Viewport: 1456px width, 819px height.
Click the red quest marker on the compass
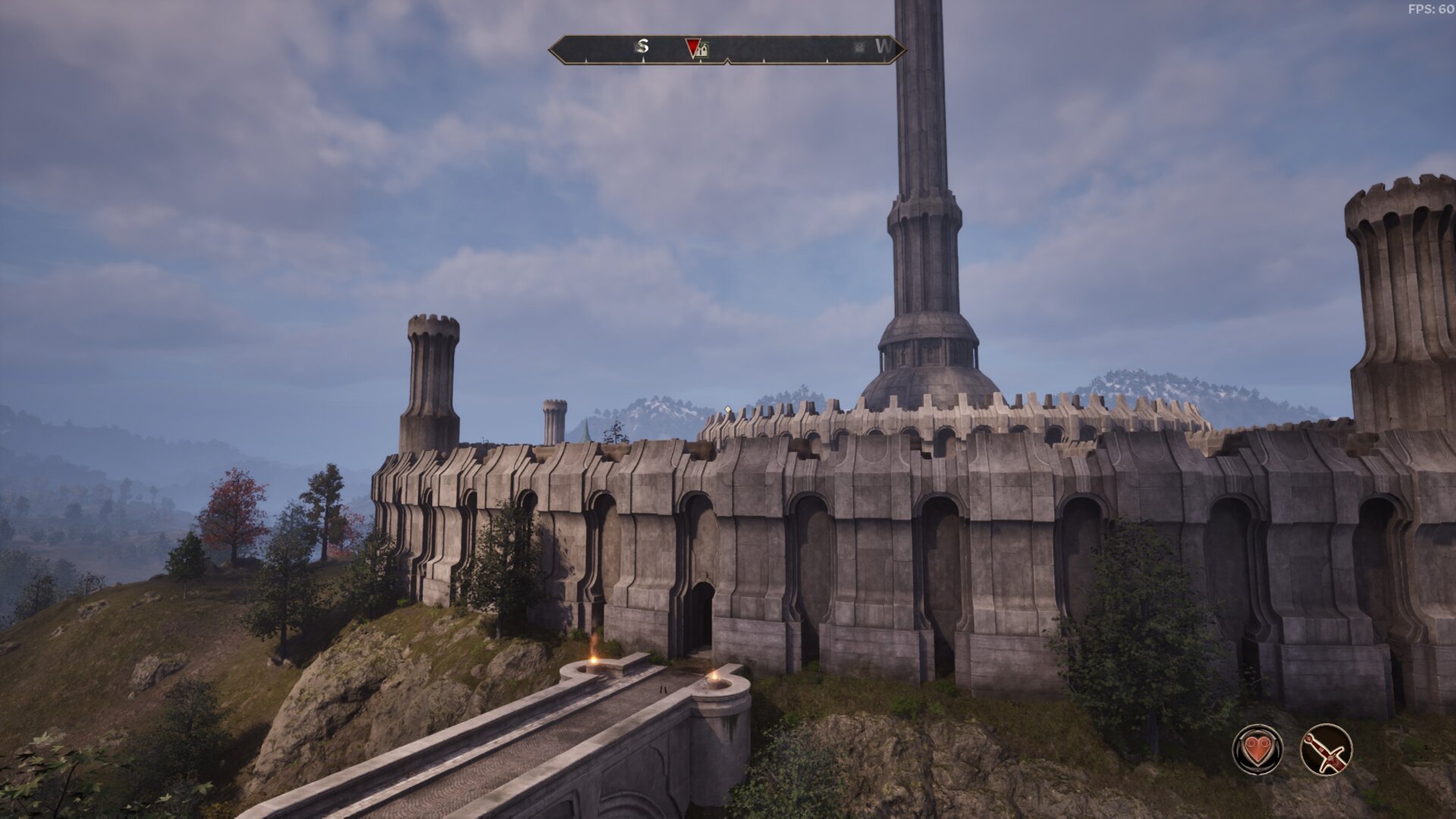pyautogui.click(x=692, y=48)
